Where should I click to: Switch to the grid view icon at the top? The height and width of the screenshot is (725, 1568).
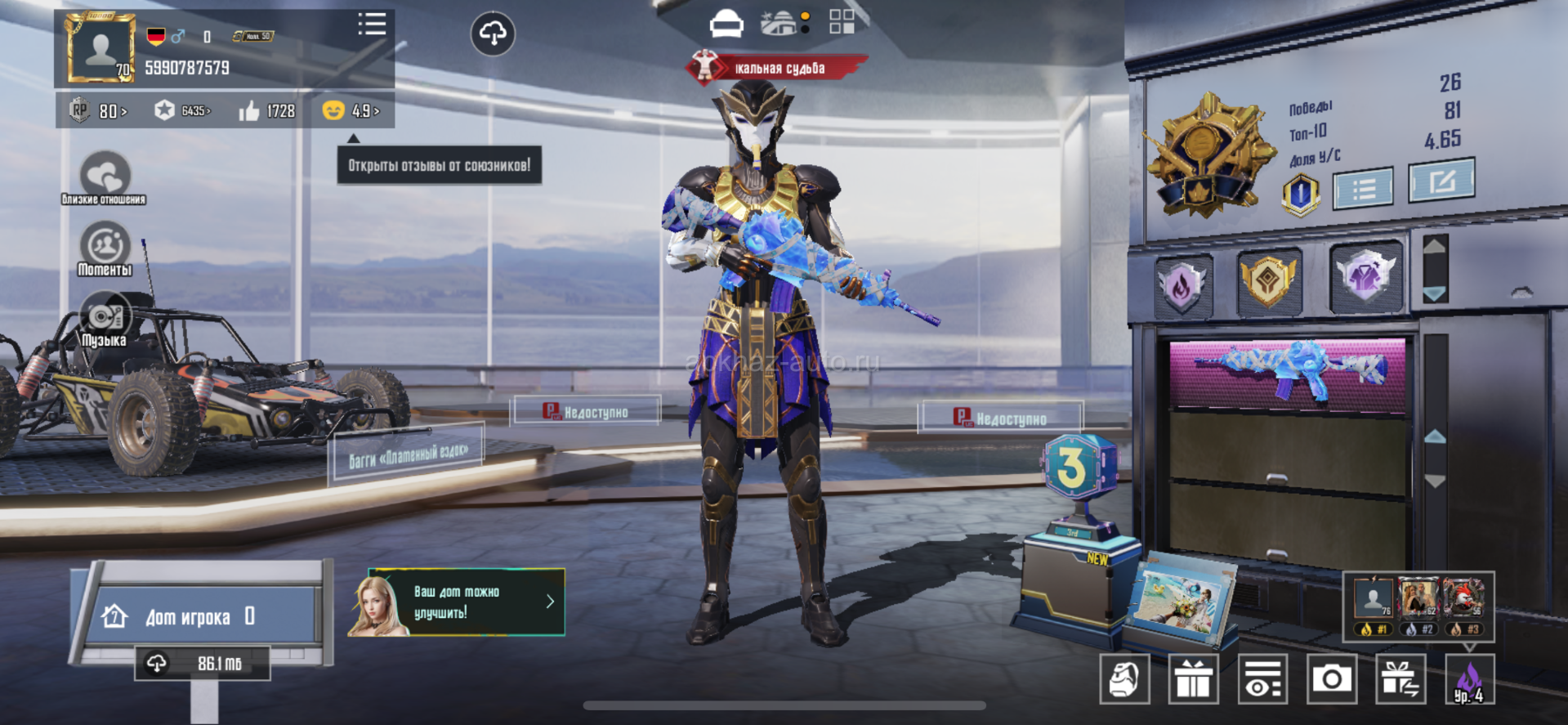[842, 22]
